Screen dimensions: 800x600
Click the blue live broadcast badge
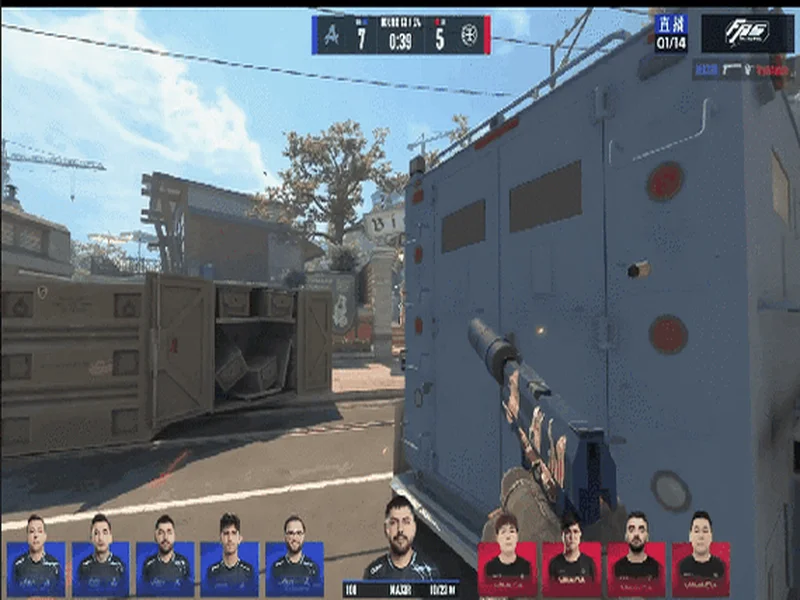(x=671, y=33)
